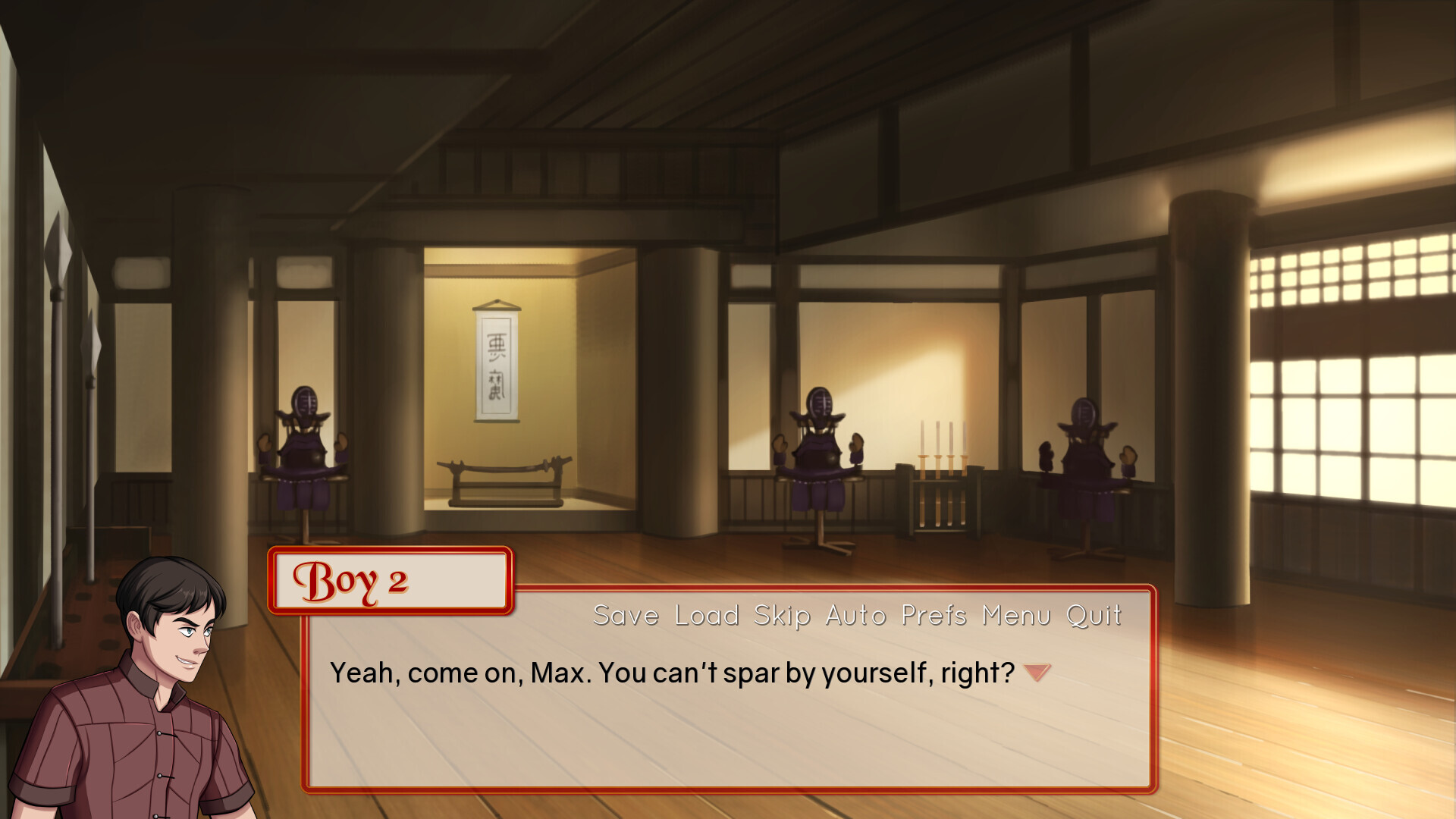Enable Auto-read mode

(x=855, y=616)
